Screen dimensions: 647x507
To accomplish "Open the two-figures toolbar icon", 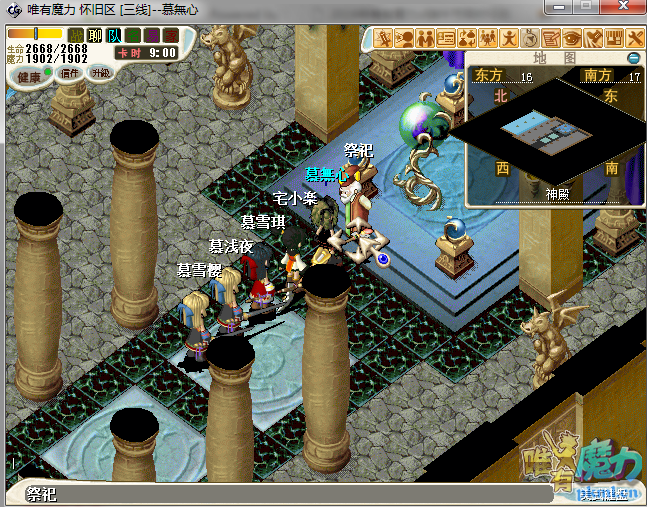I will pyautogui.click(x=426, y=39).
